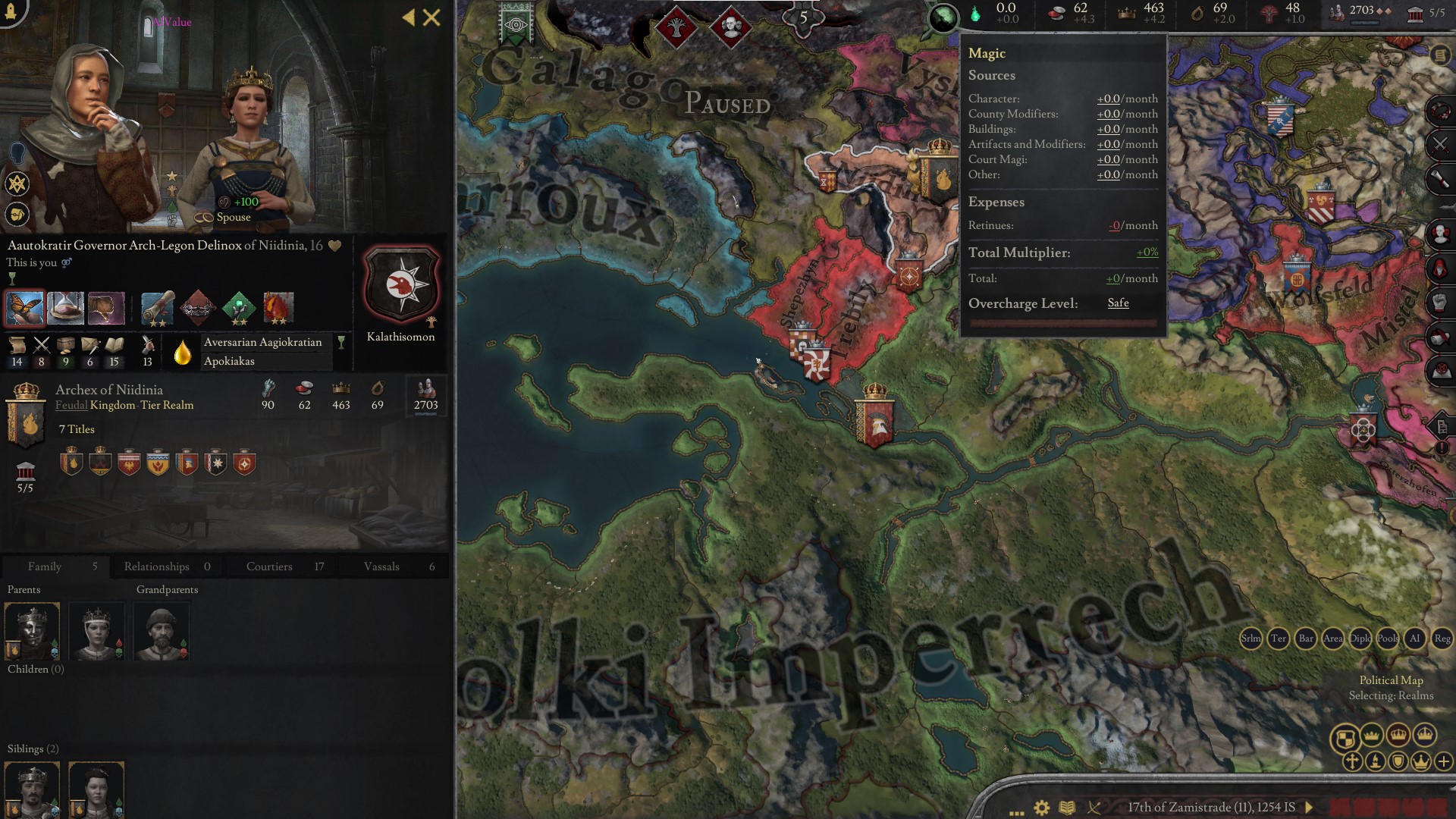Click the spouse character portrait
Viewport: 1456px width, 819px height.
[250, 114]
